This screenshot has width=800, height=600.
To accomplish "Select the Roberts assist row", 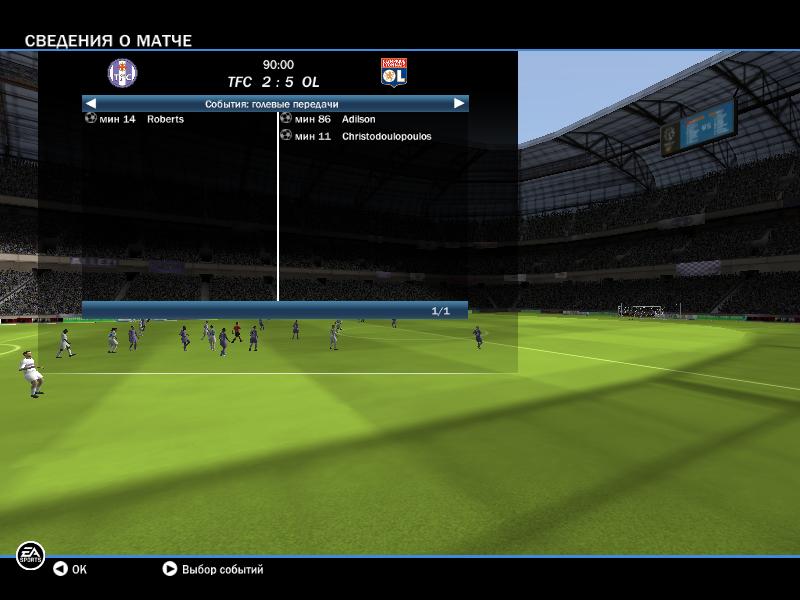I will (165, 120).
